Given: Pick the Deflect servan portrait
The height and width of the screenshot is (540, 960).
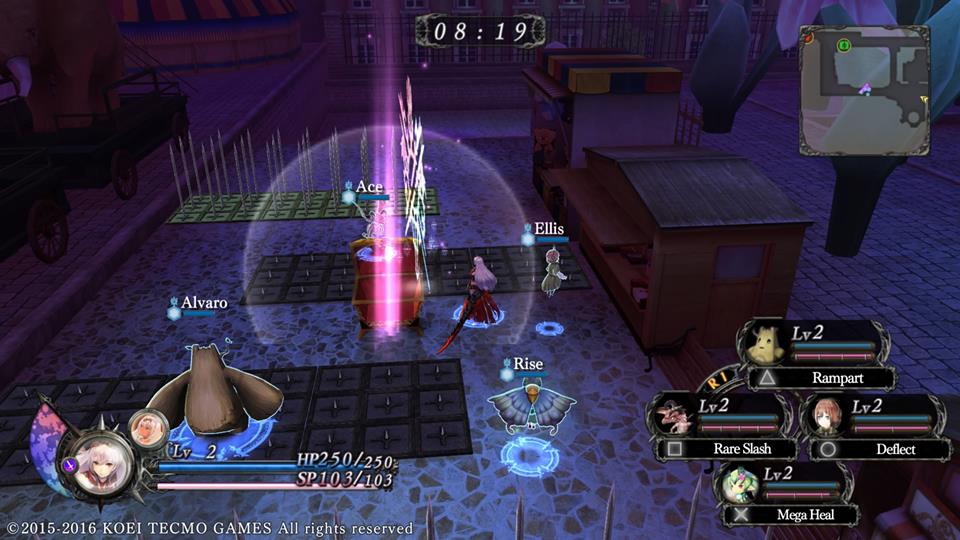Looking at the screenshot, I should click(827, 414).
